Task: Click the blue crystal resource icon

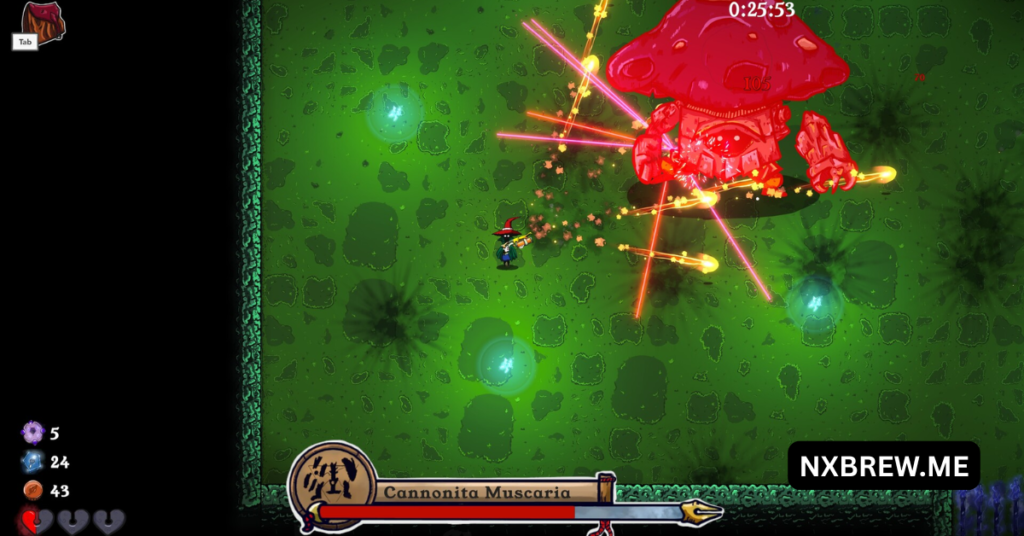Action: [x=33, y=462]
